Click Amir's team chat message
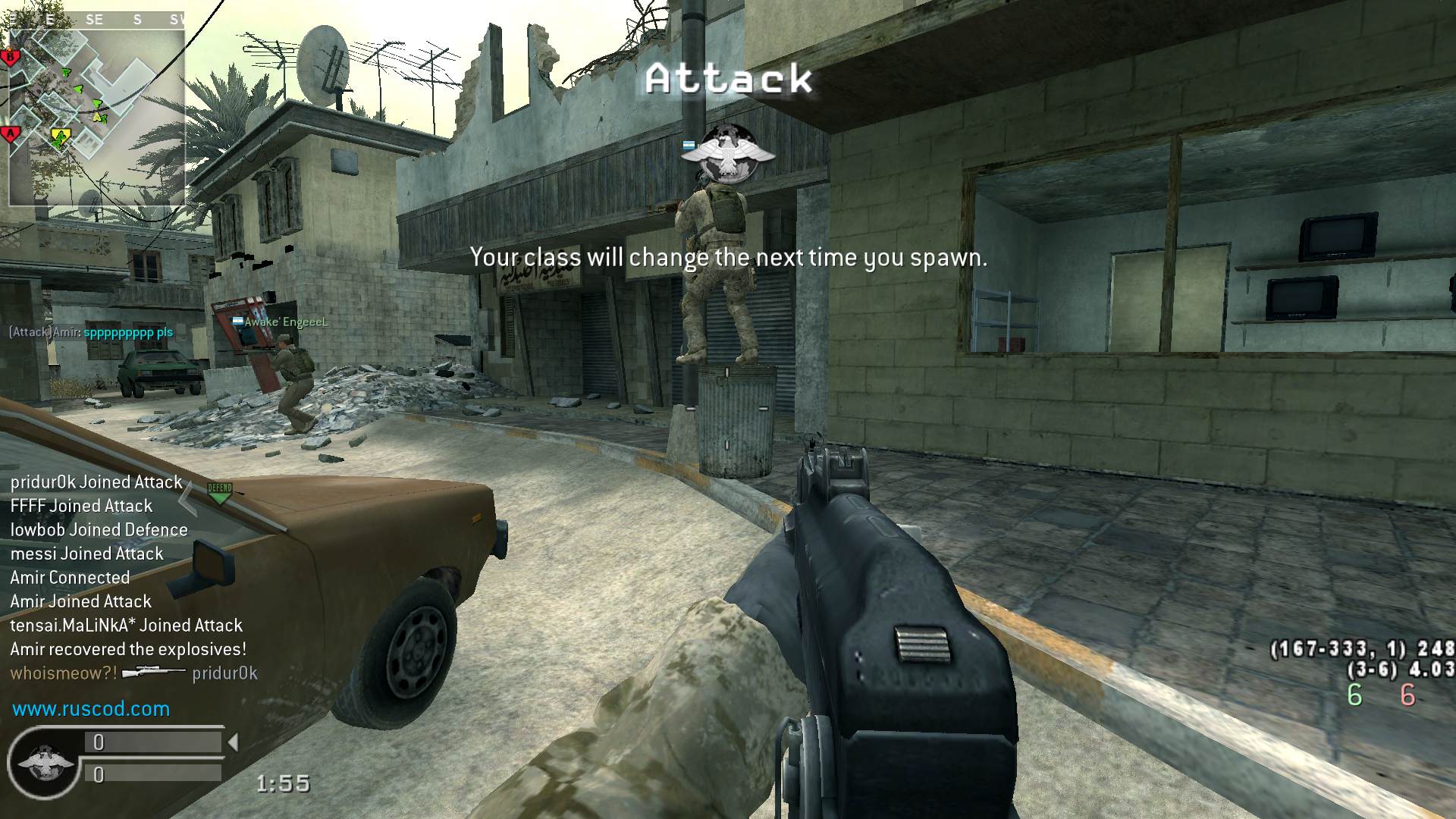Screen dimensions: 1456x819 [x=91, y=332]
